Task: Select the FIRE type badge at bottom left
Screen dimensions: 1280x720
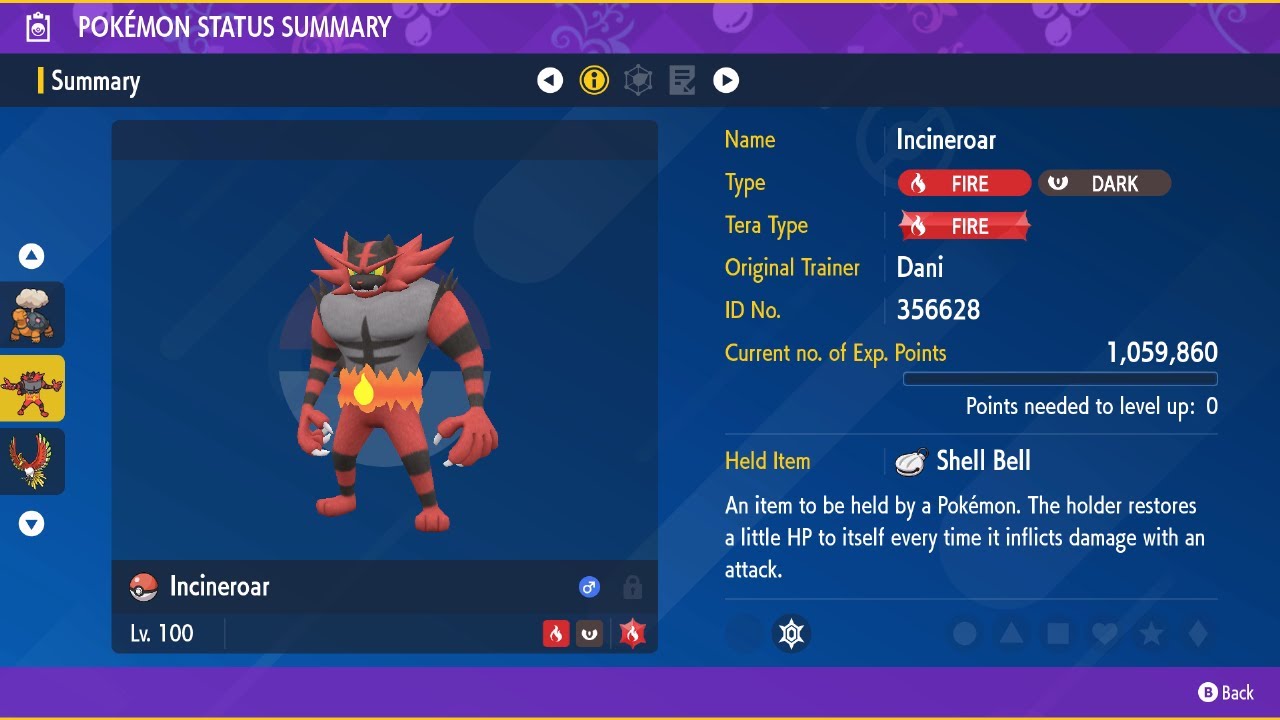Action: (556, 634)
